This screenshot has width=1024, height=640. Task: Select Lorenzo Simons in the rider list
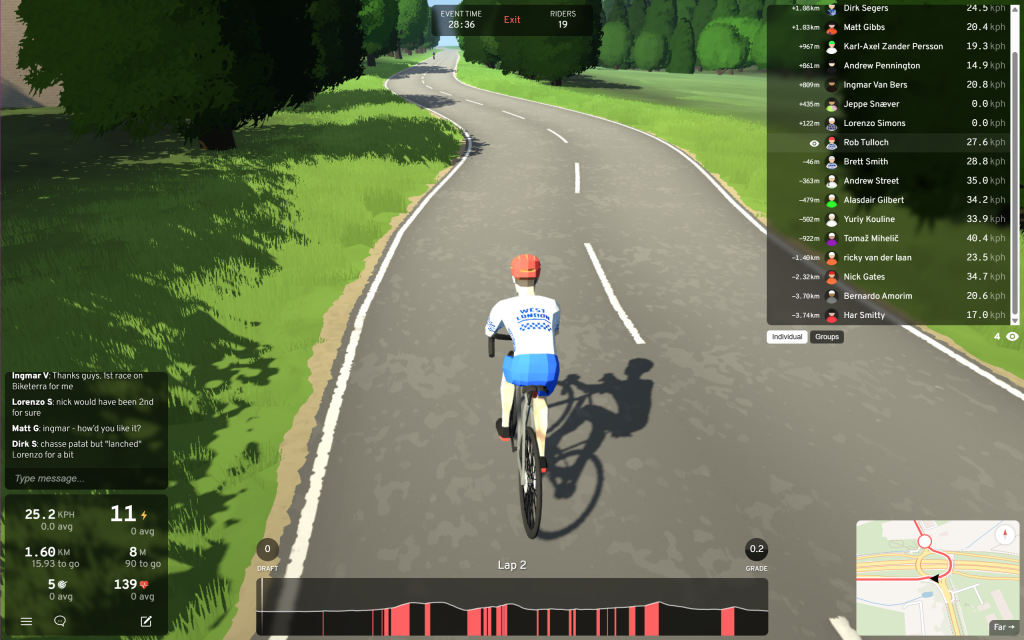(874, 123)
